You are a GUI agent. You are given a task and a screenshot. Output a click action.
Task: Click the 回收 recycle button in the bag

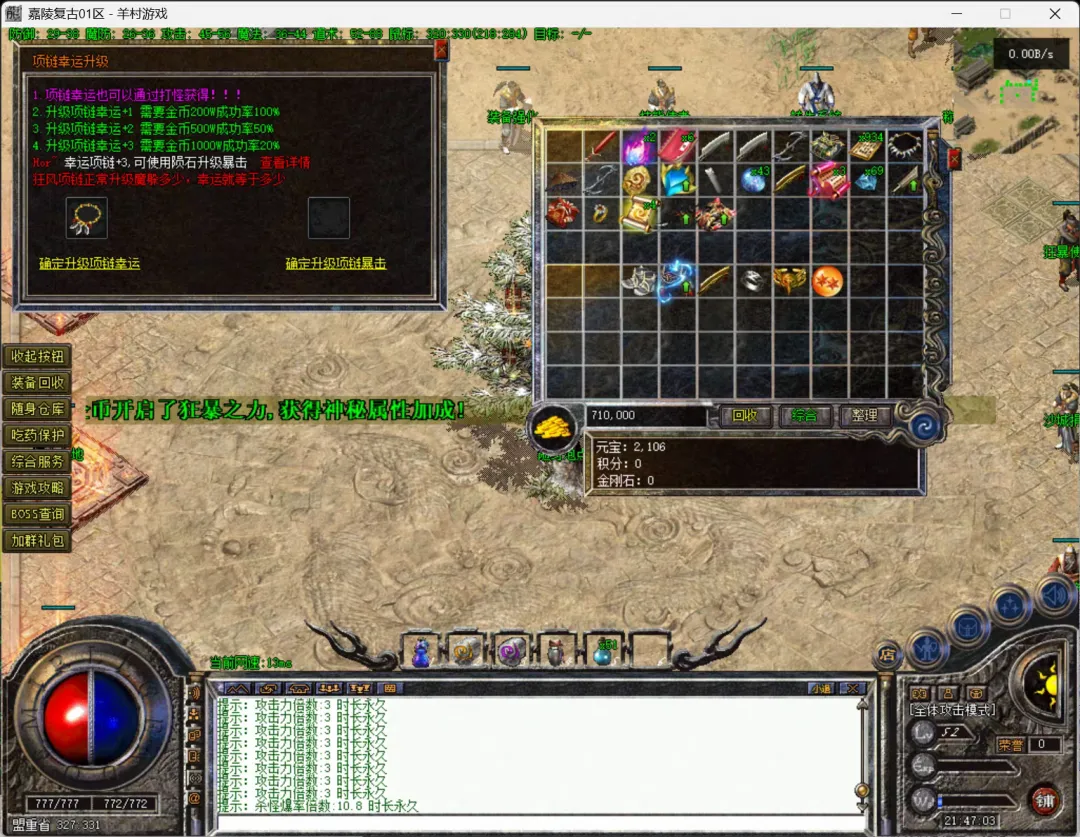(x=745, y=415)
